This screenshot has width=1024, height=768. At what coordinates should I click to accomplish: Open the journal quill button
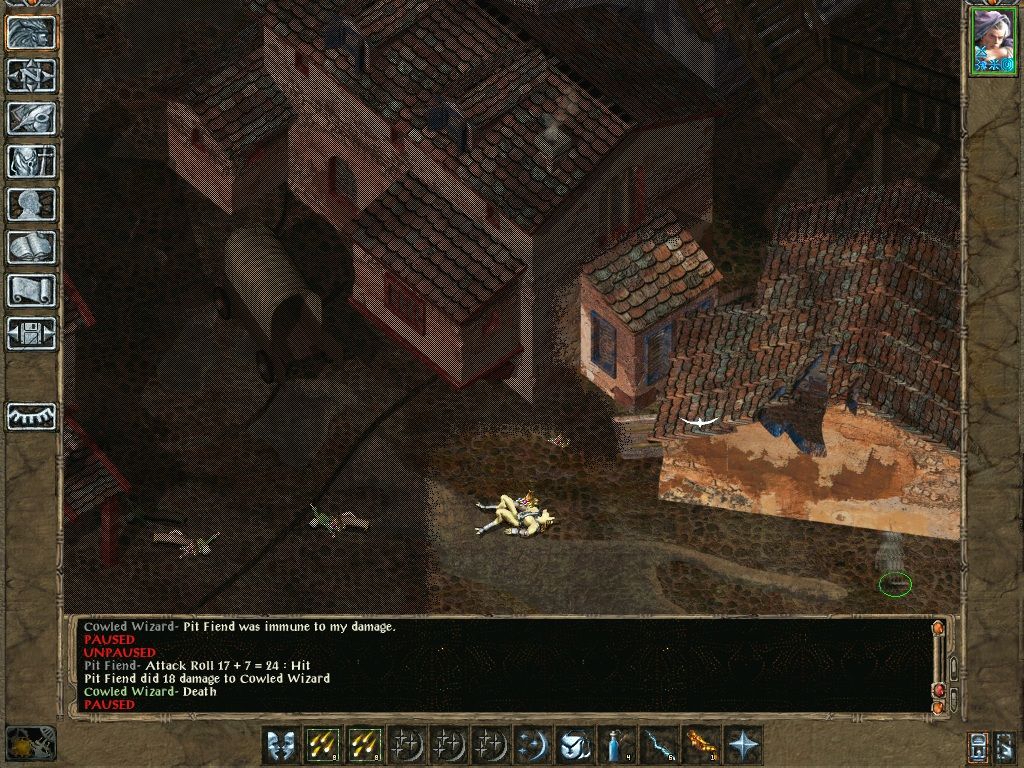[31, 118]
